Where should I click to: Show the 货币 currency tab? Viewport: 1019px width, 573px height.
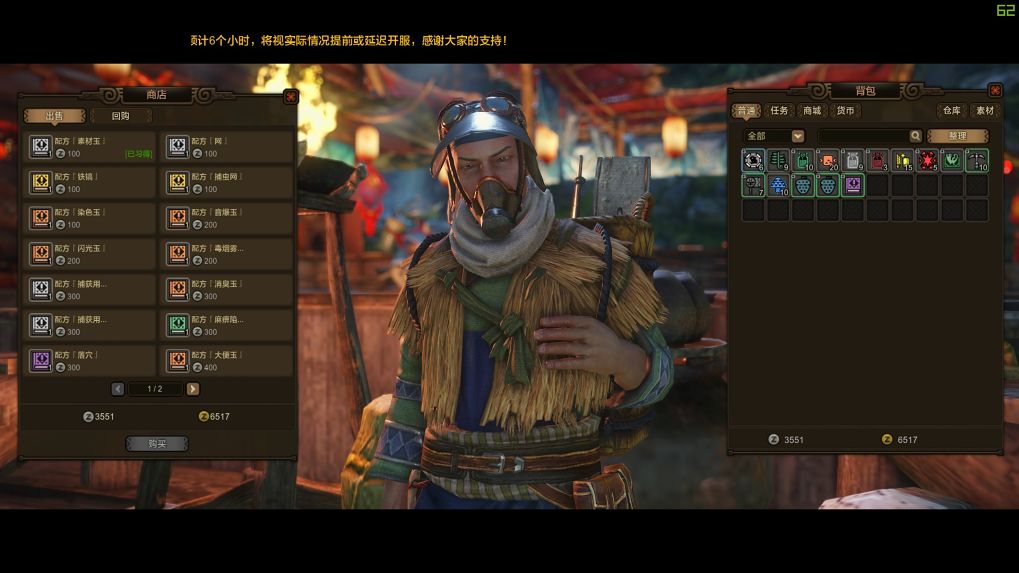[845, 111]
